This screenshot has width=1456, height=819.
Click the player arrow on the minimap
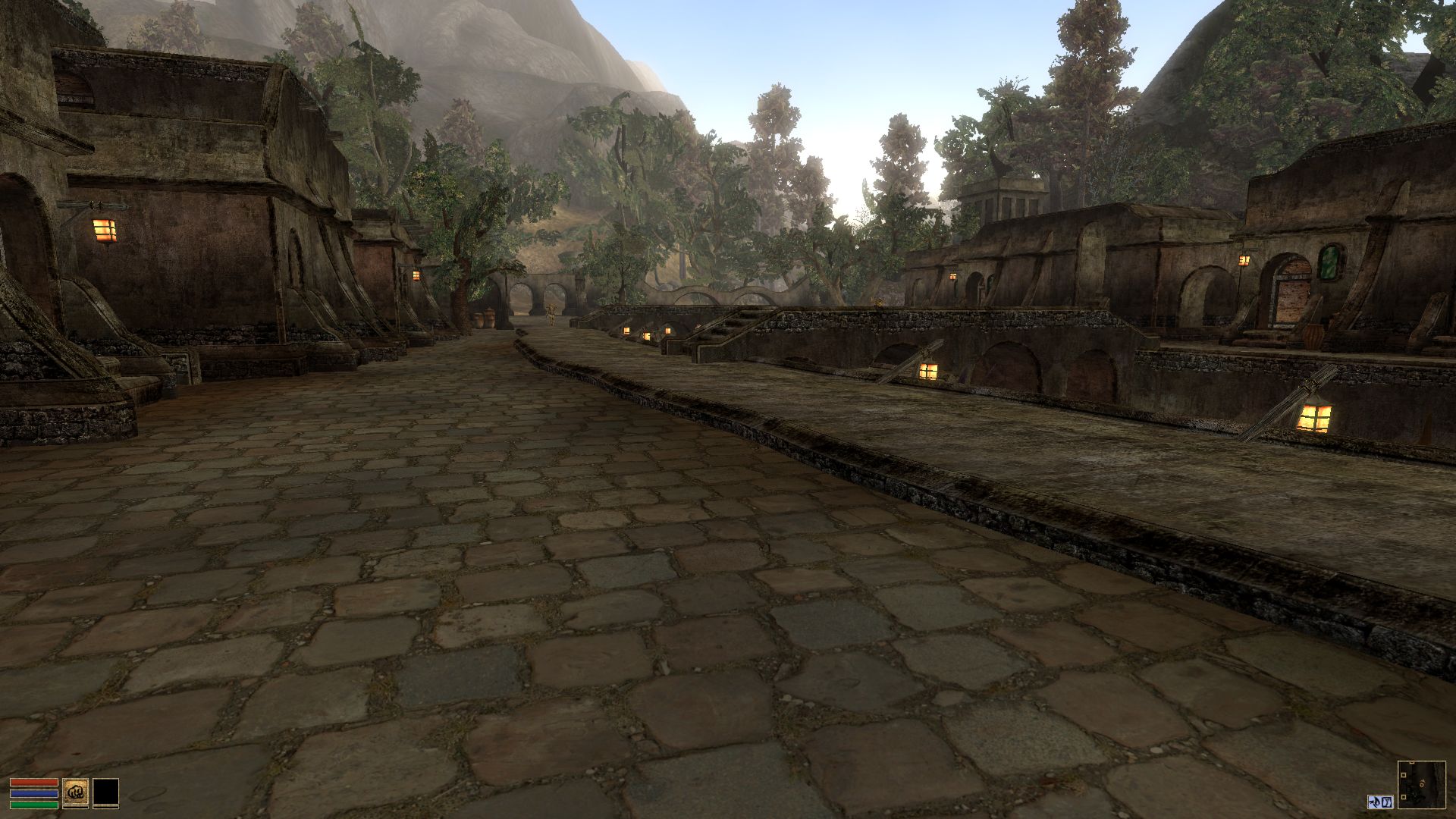pyautogui.click(x=1422, y=783)
